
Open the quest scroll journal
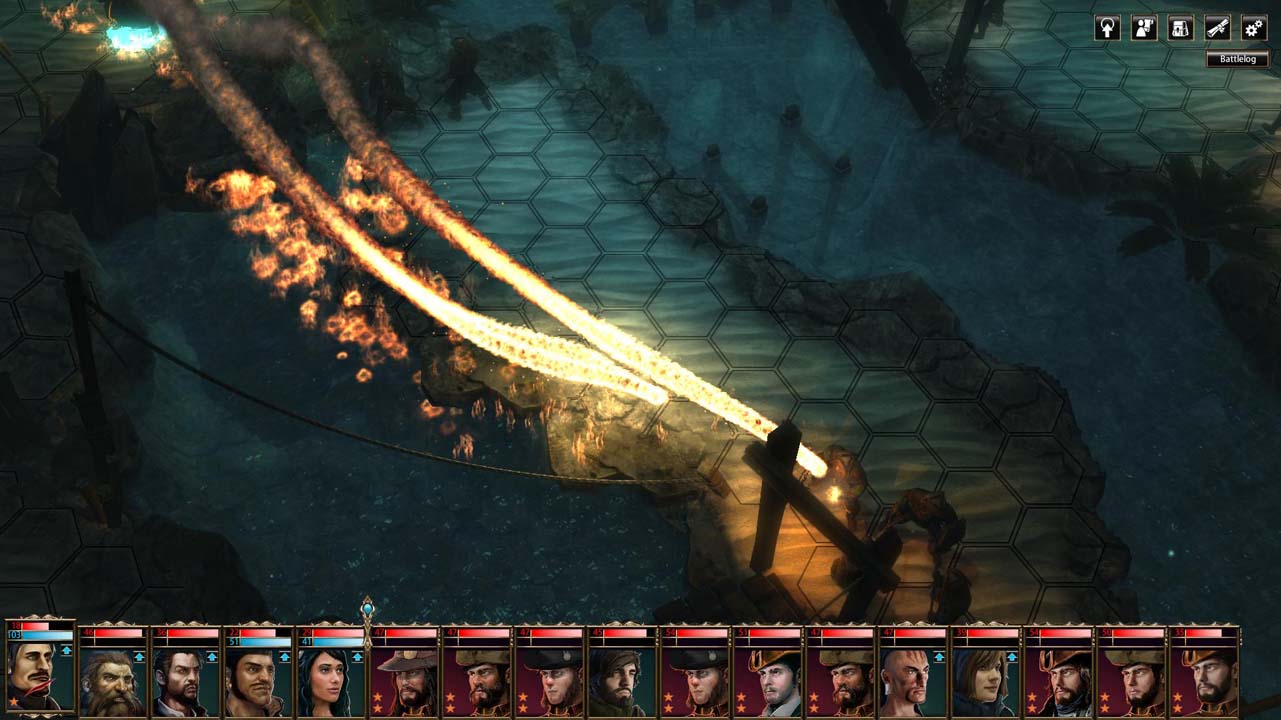pos(1217,28)
